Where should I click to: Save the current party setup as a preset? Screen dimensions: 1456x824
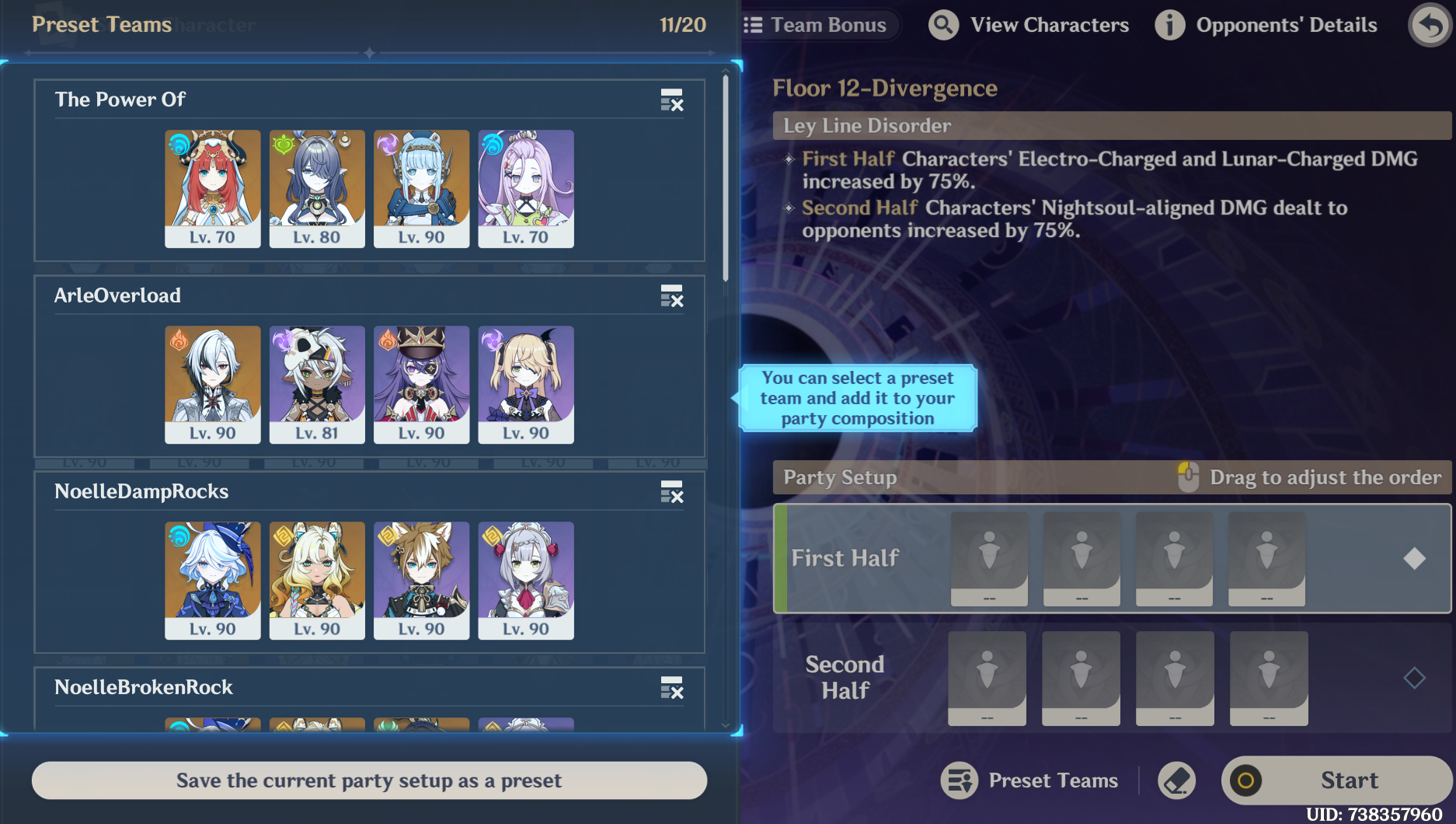pyautogui.click(x=369, y=780)
